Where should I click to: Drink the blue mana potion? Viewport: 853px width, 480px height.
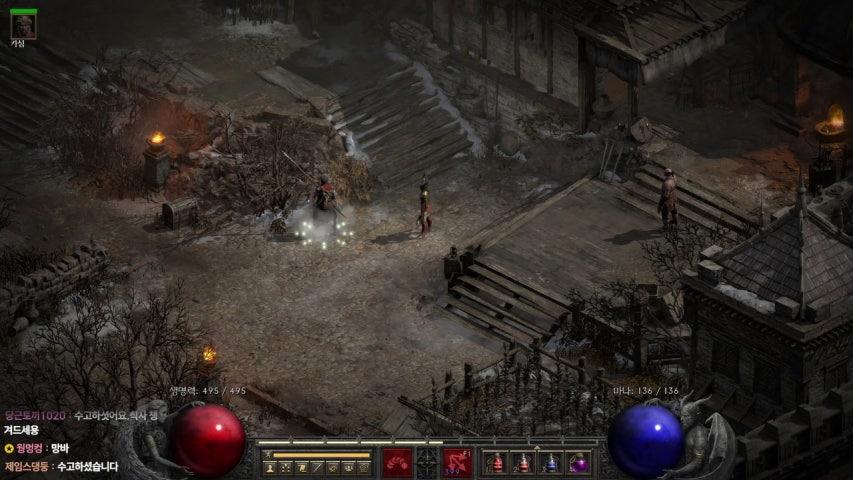(550, 463)
